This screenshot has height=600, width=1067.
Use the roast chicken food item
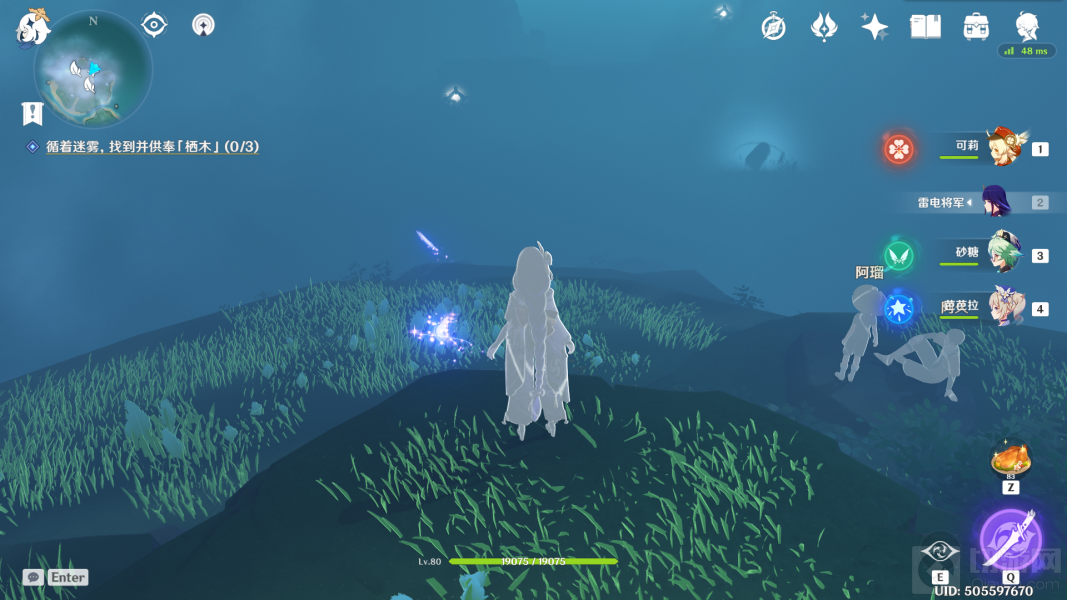click(x=1010, y=461)
